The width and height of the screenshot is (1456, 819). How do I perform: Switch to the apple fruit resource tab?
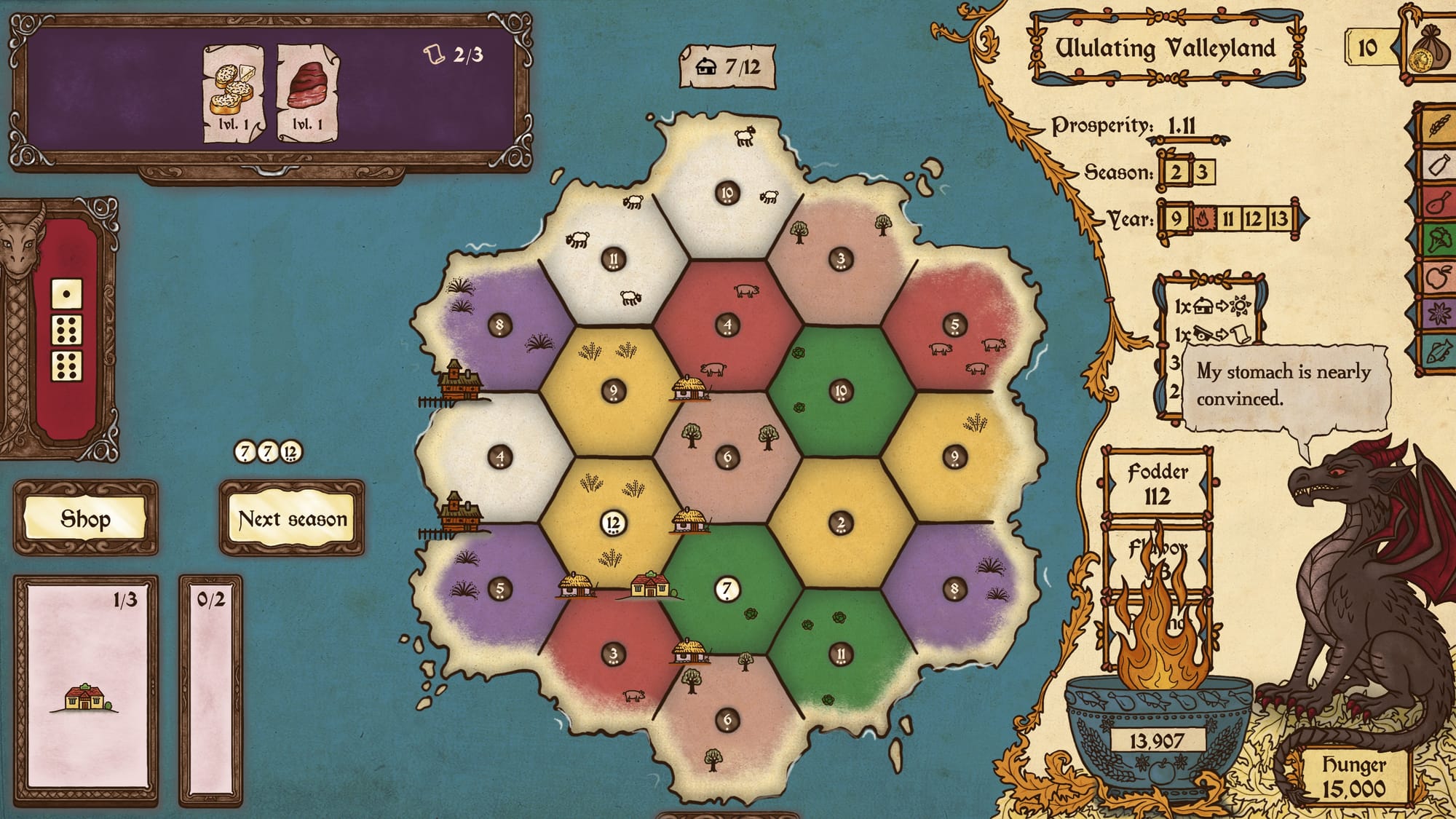[x=1437, y=277]
